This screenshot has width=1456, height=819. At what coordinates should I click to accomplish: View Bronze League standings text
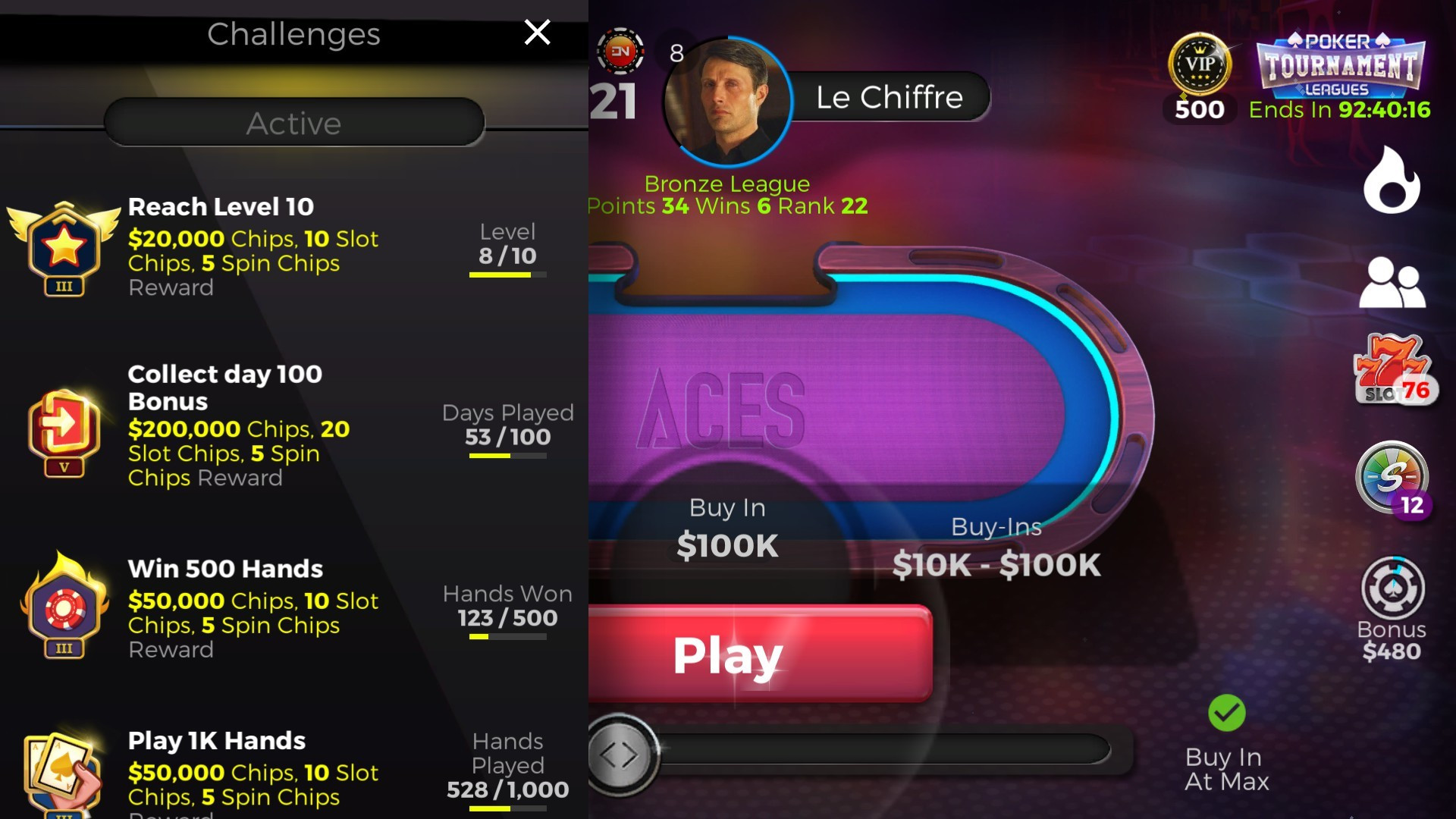coord(726,184)
